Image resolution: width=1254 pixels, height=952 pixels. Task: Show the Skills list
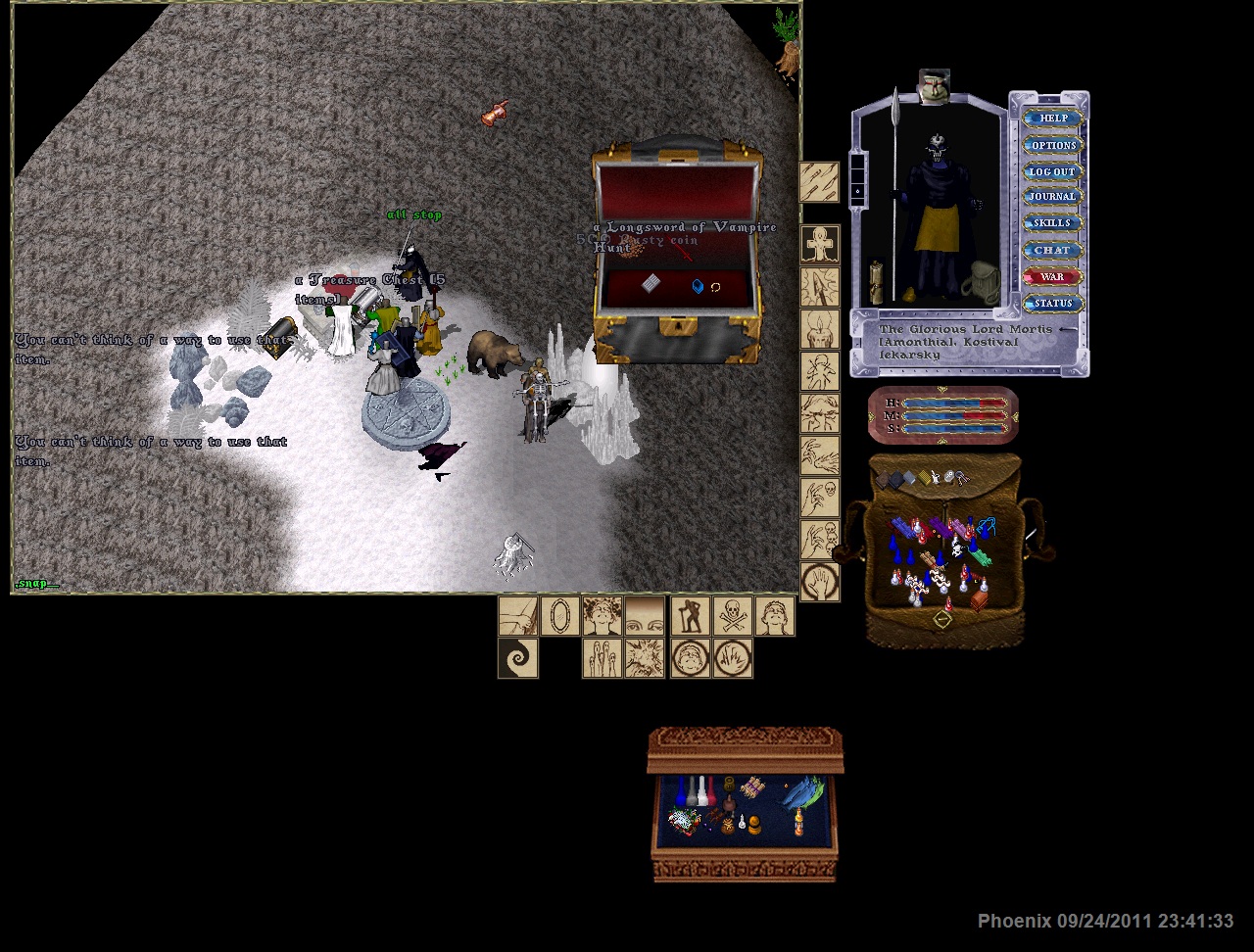point(1053,223)
